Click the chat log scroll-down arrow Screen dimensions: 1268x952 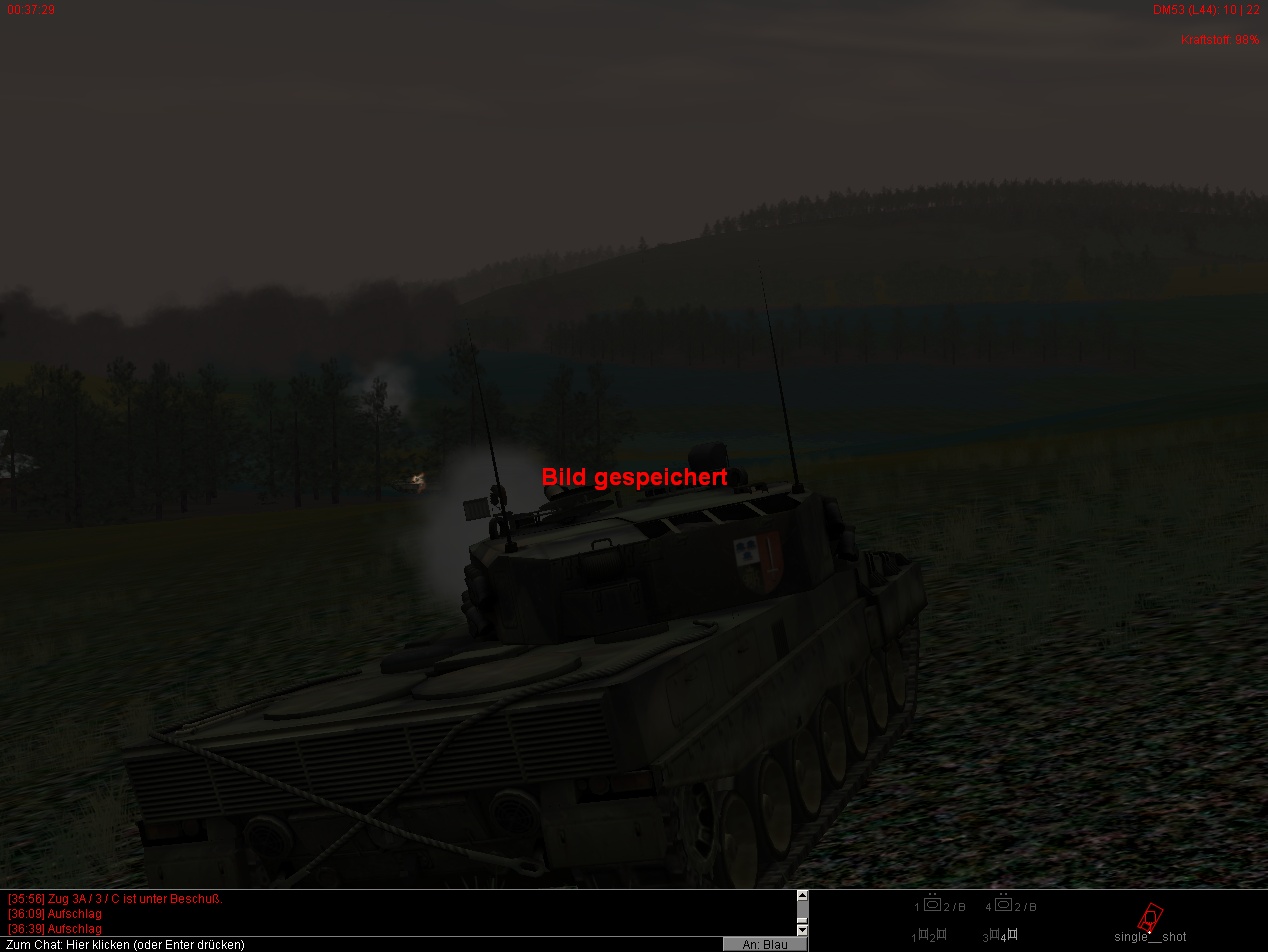point(802,930)
